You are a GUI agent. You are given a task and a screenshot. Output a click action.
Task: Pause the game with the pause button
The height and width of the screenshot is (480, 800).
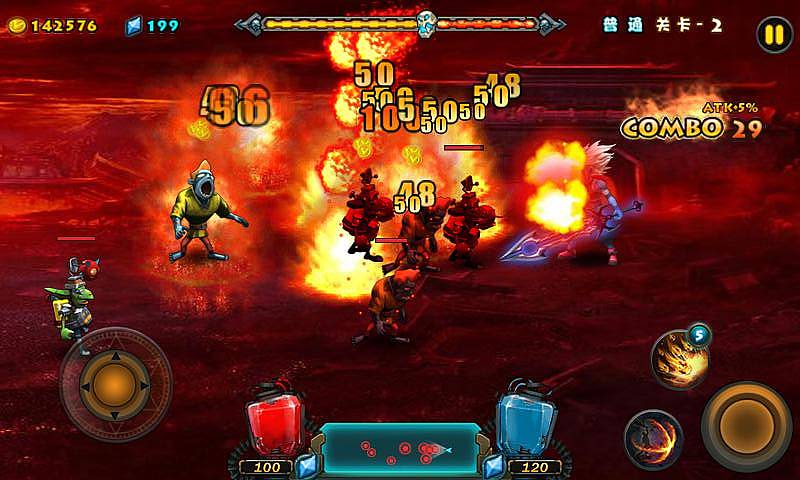click(x=773, y=35)
